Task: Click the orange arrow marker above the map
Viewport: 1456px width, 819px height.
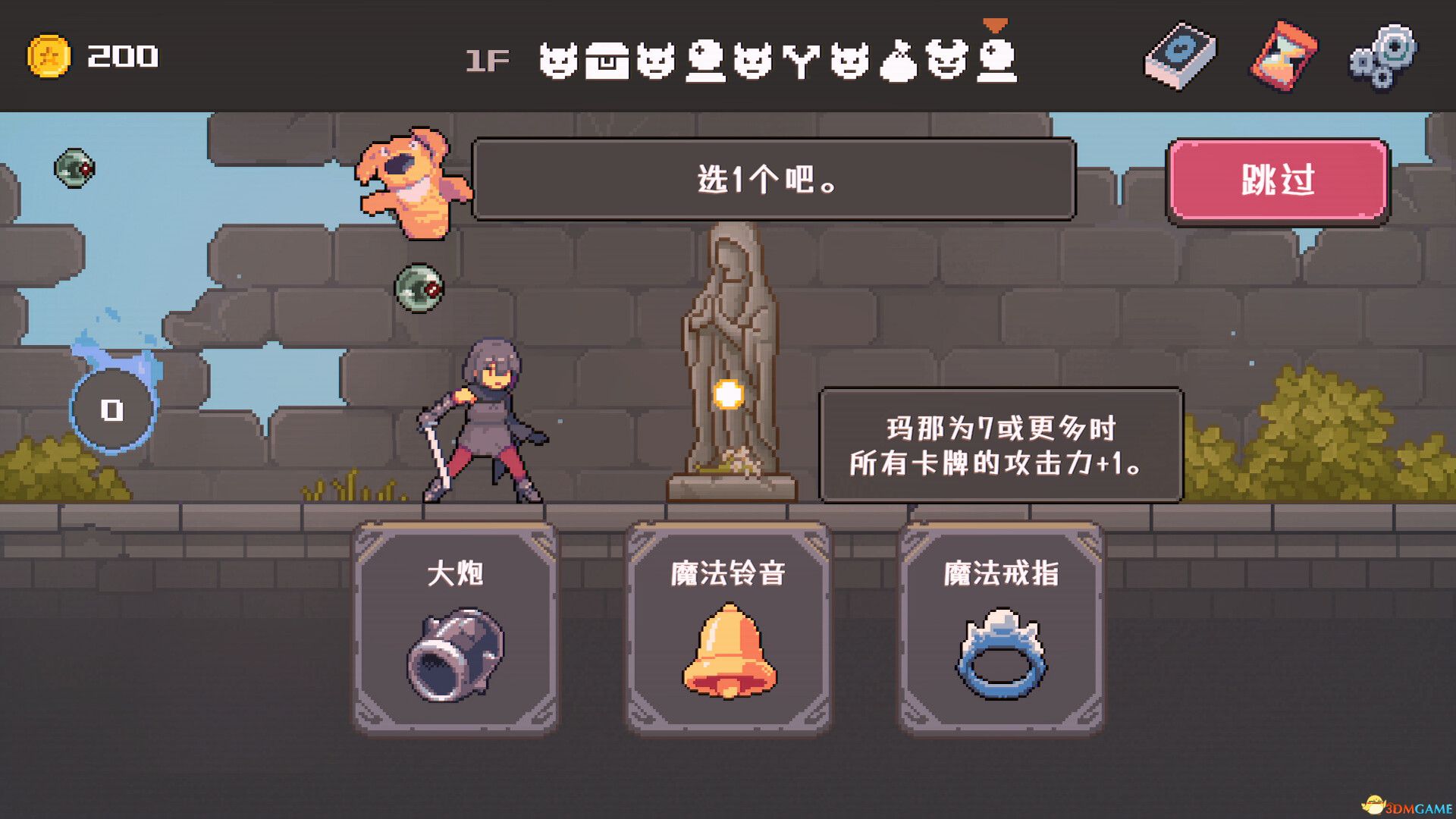Action: click(x=994, y=23)
